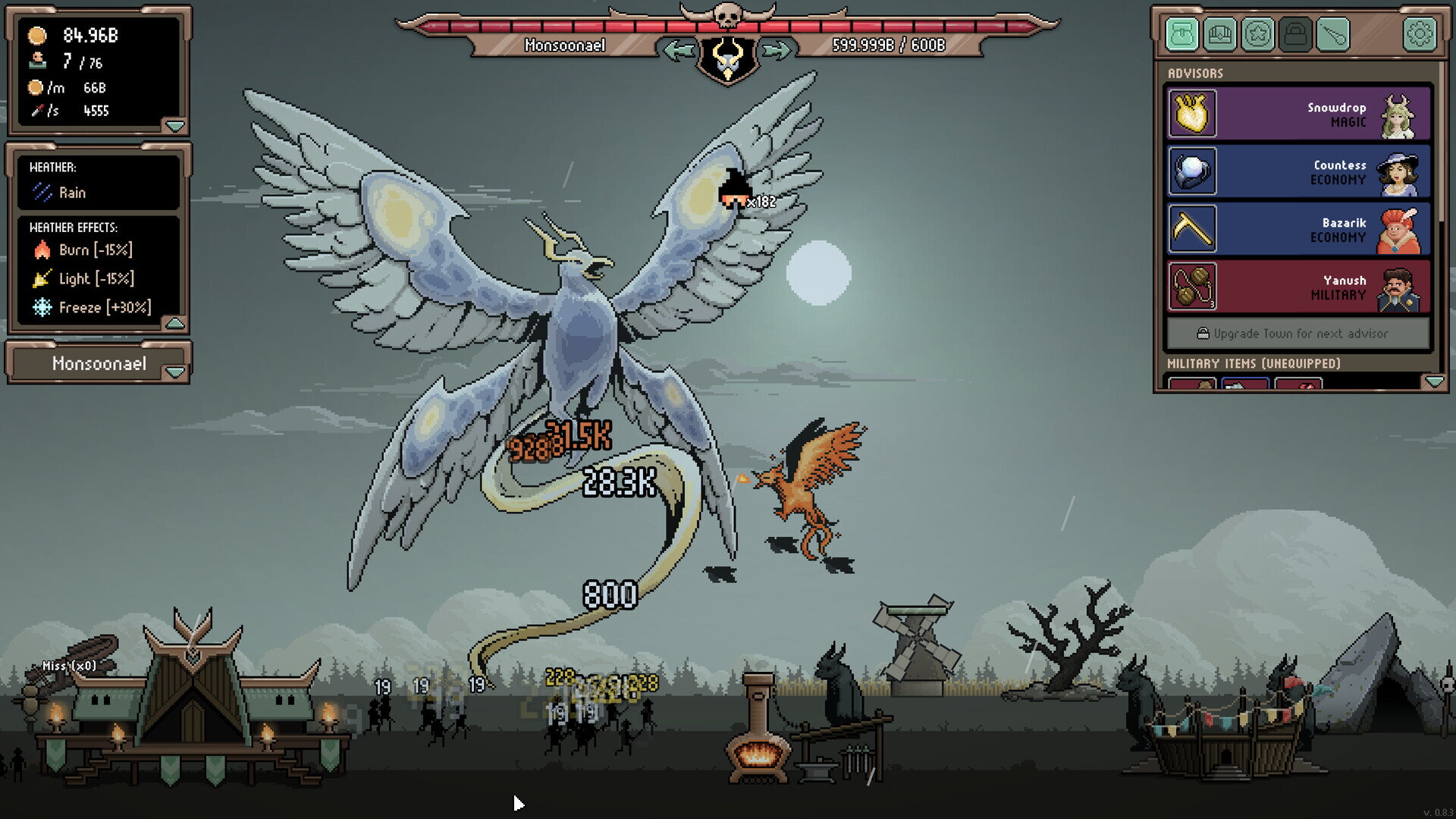1456x819 pixels.
Task: Click Countess's crystal orb item slot
Action: (x=1193, y=171)
